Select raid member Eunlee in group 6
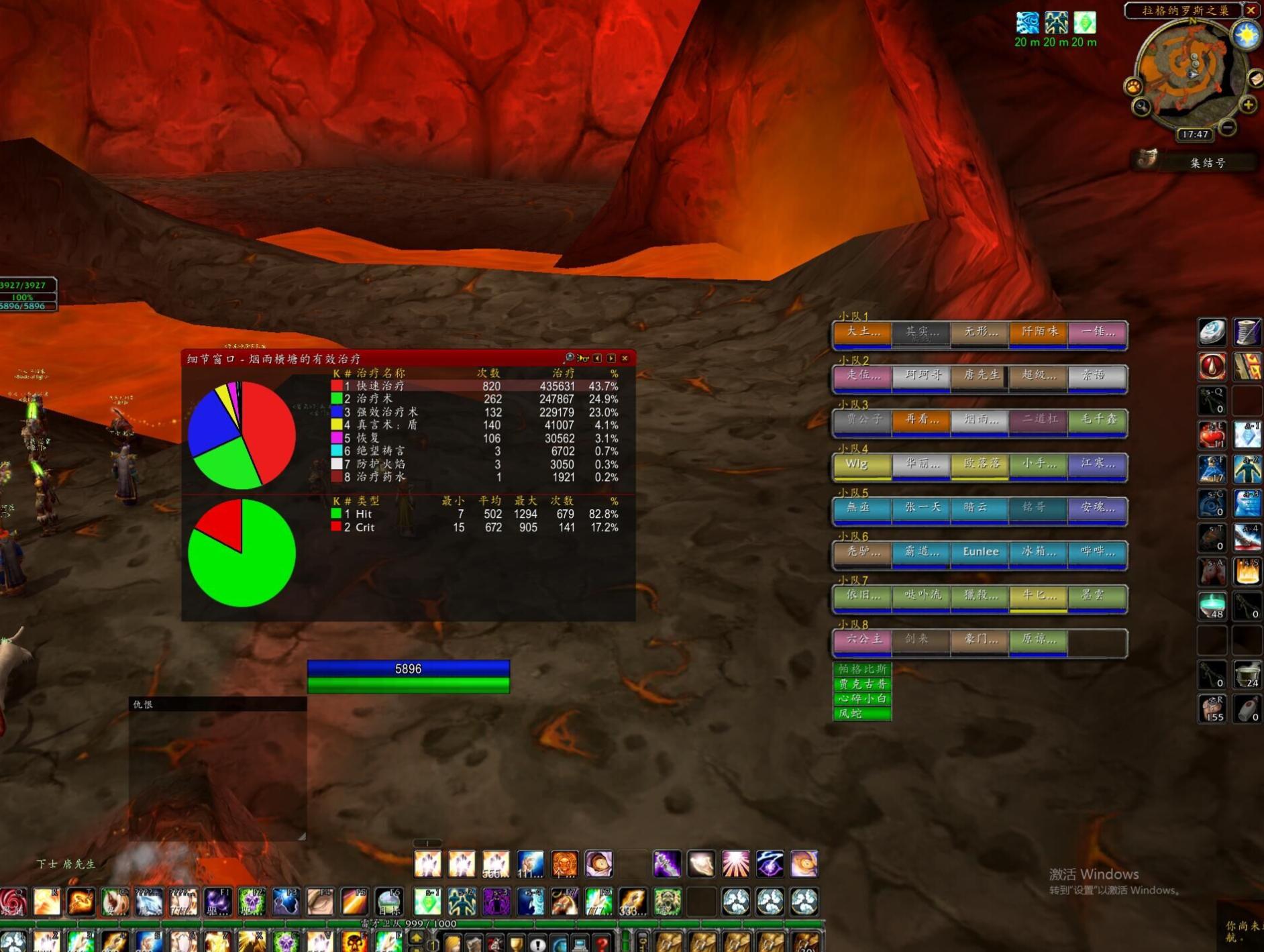1264x952 pixels. [980, 553]
